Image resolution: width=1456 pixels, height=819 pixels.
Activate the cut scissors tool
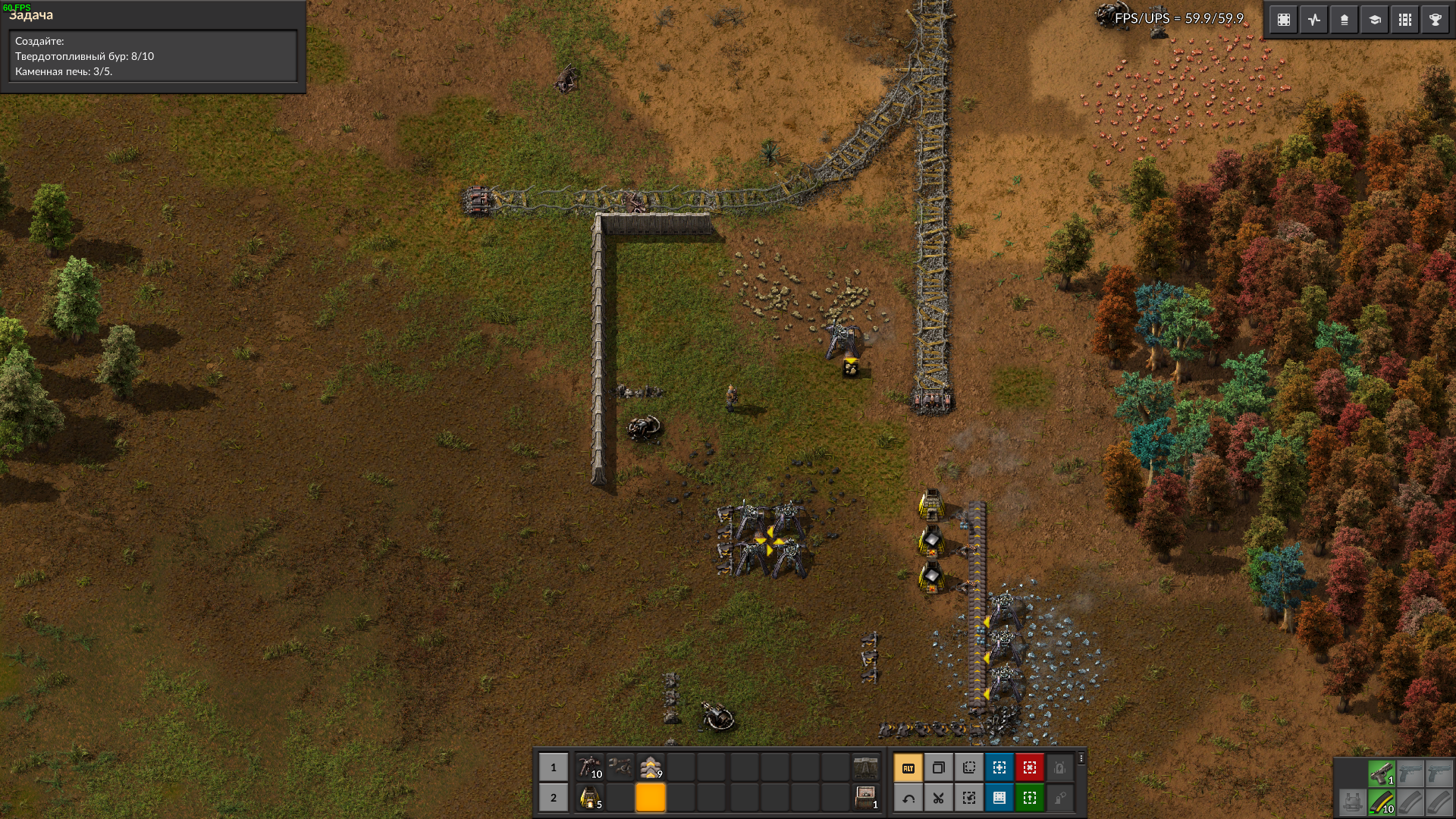pos(939,798)
